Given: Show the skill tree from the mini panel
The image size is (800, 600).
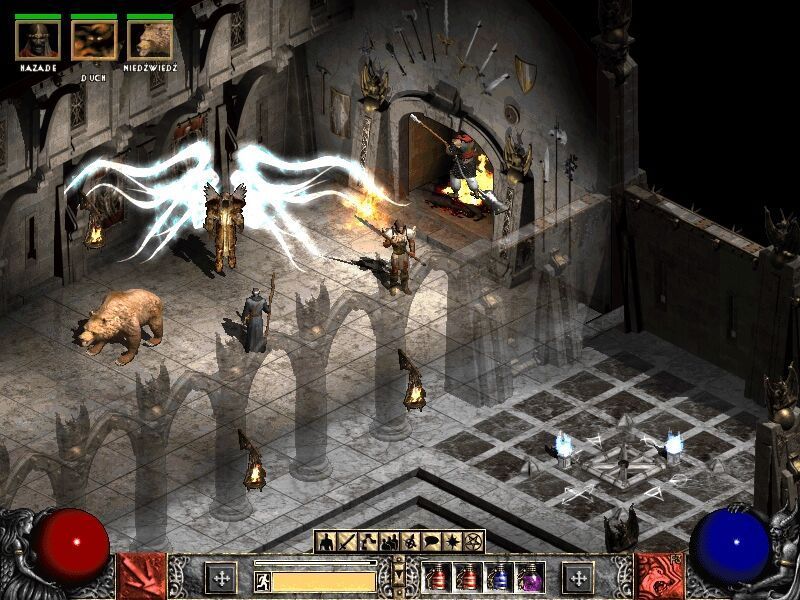Looking at the screenshot, I should pyautogui.click(x=368, y=542).
